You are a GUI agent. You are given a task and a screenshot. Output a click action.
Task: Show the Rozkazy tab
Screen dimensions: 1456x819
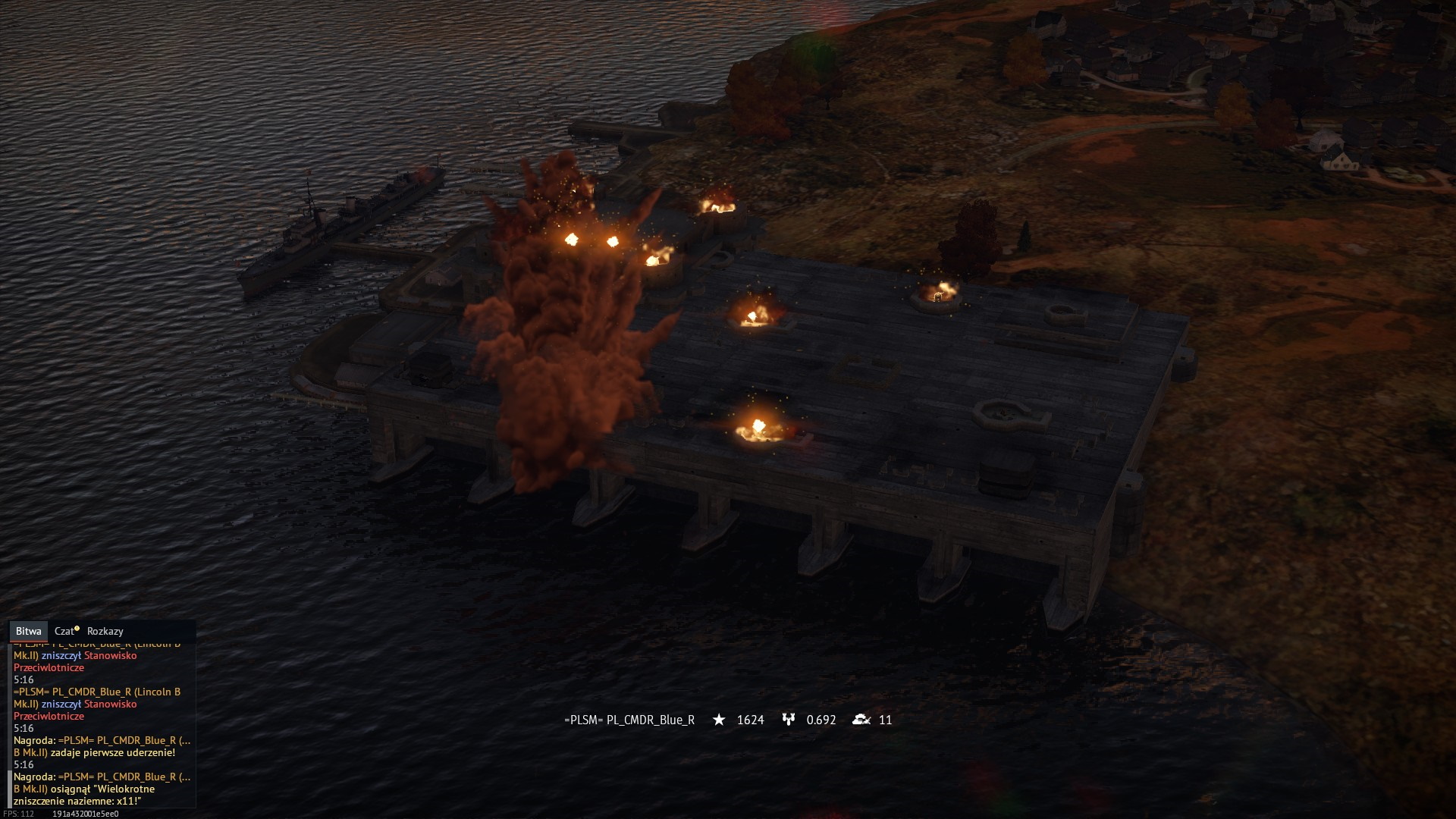pos(105,631)
